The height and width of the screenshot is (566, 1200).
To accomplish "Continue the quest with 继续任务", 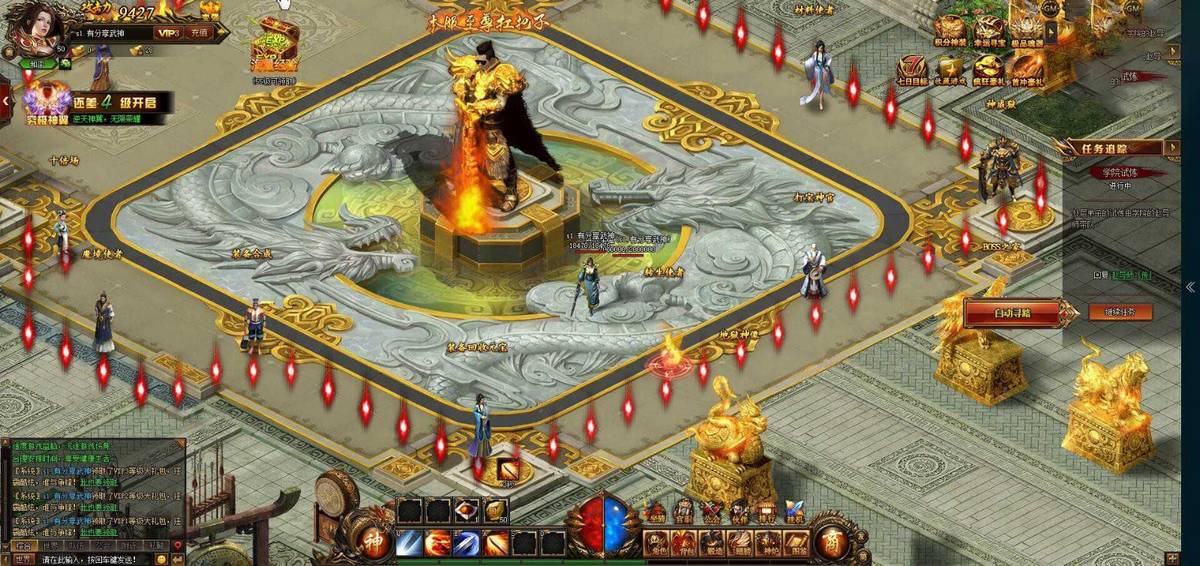I will (x=1120, y=312).
